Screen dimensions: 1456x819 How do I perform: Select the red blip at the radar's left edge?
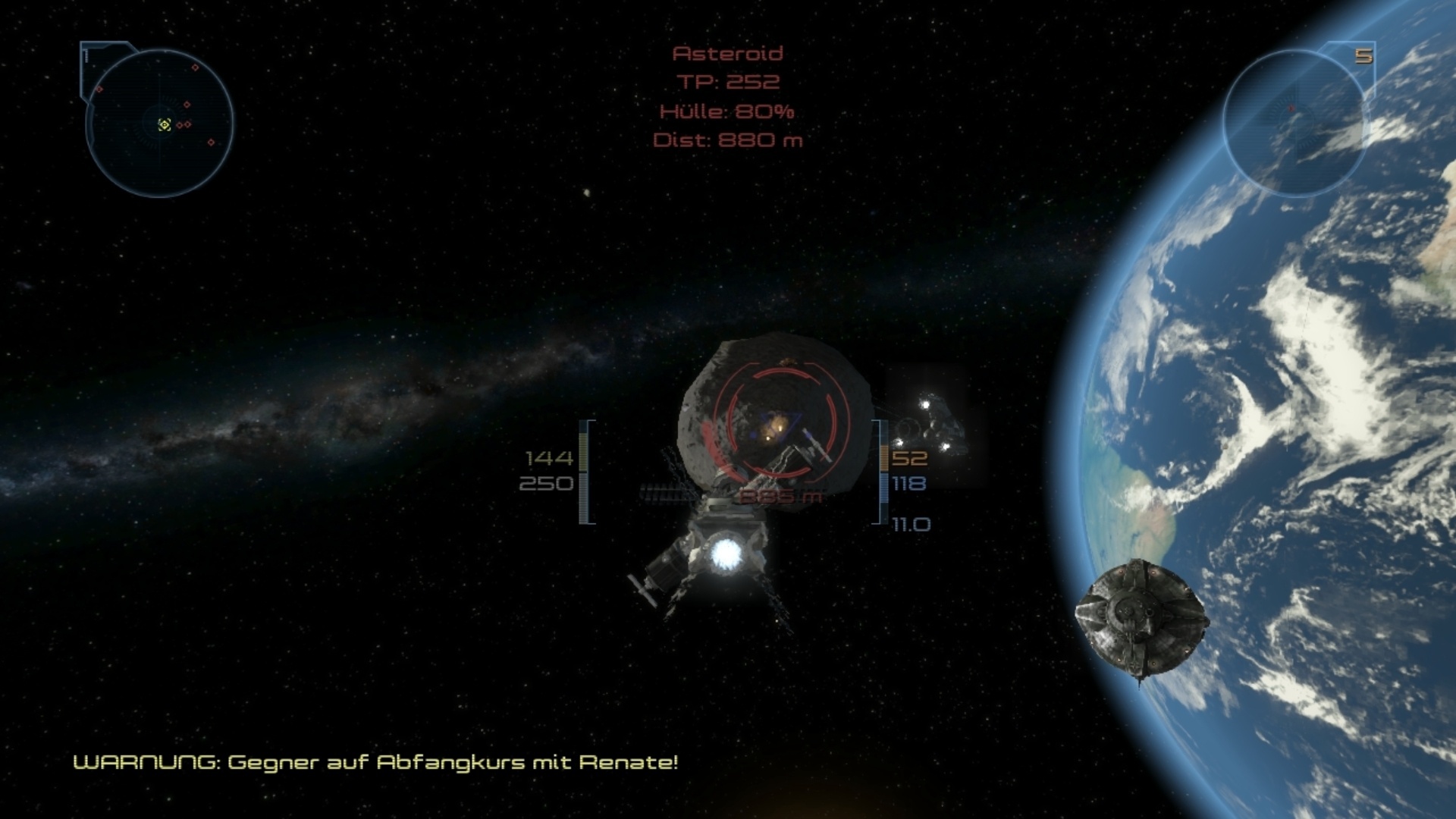pyautogui.click(x=99, y=89)
